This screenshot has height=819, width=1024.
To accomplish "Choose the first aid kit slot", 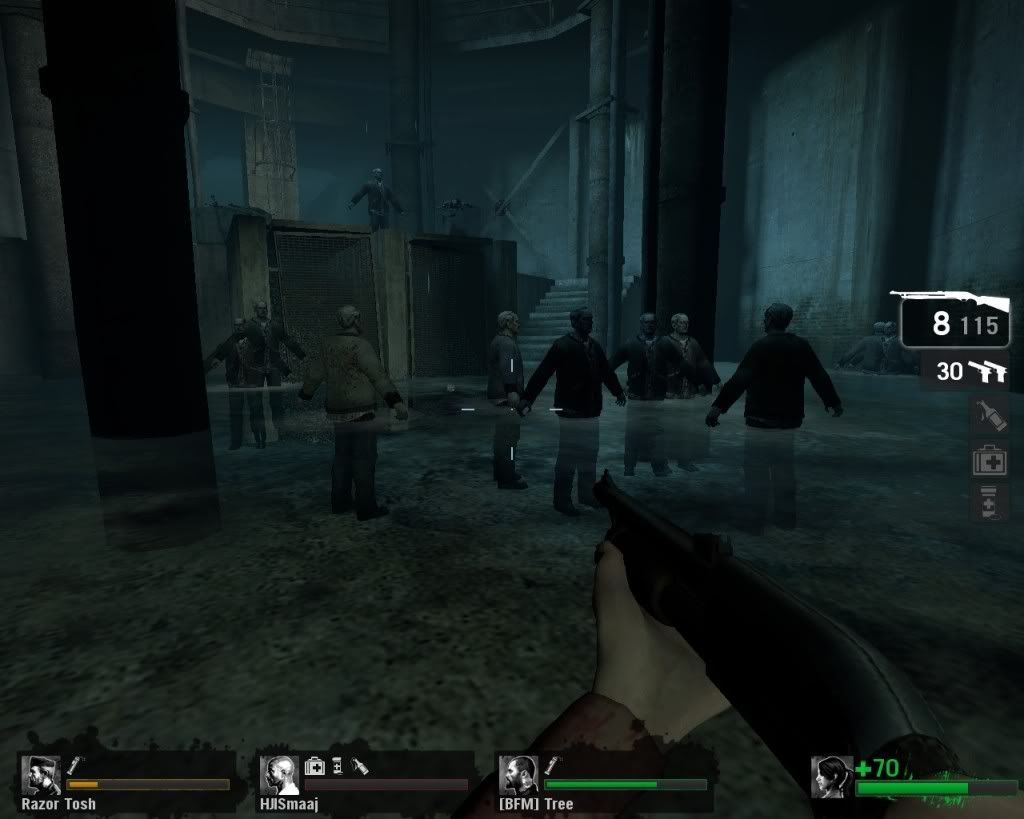I will pos(989,460).
